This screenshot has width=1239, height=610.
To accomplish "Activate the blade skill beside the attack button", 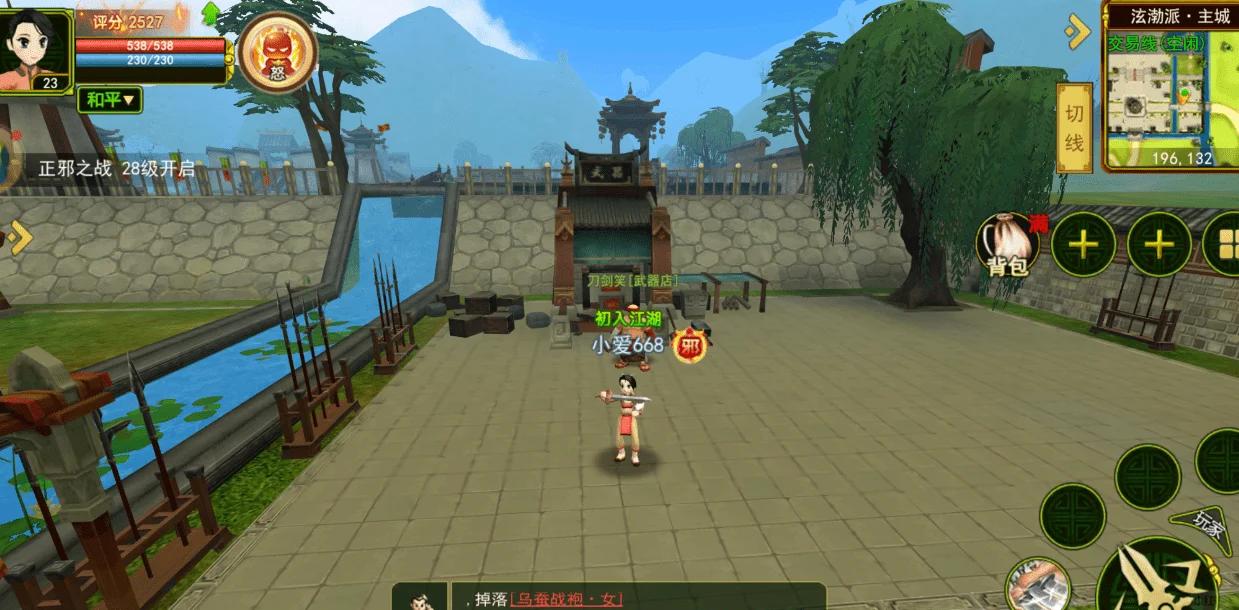I will tap(1035, 585).
